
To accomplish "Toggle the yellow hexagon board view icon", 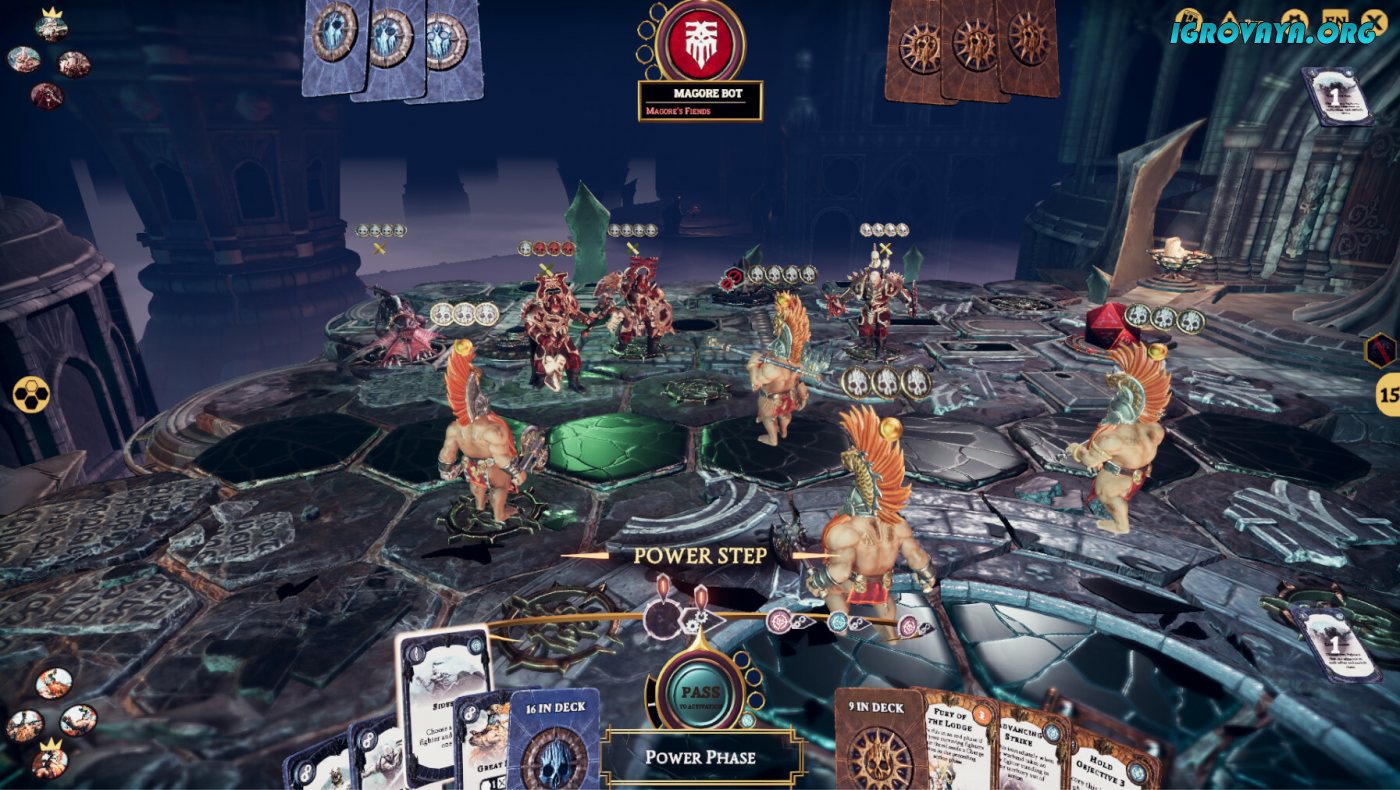I will coord(30,394).
